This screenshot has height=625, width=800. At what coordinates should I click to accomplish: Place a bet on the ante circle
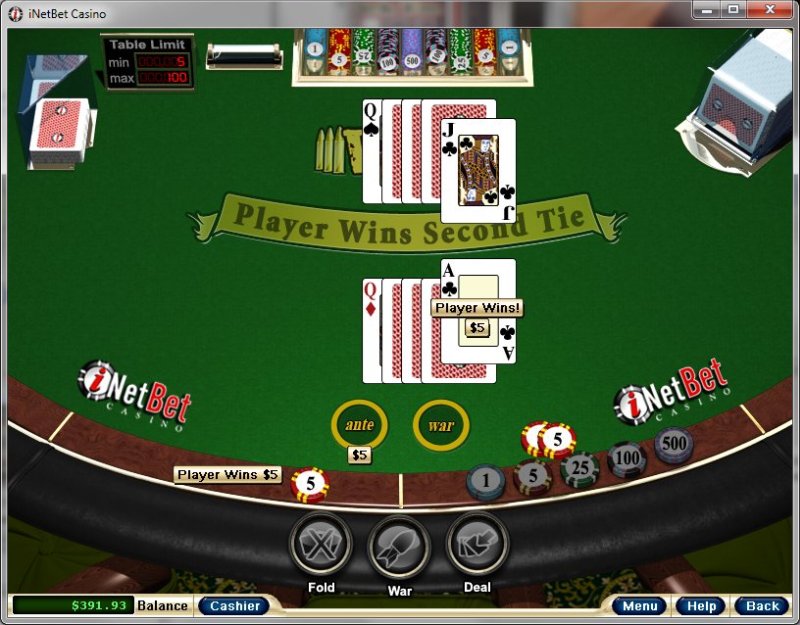(x=359, y=424)
